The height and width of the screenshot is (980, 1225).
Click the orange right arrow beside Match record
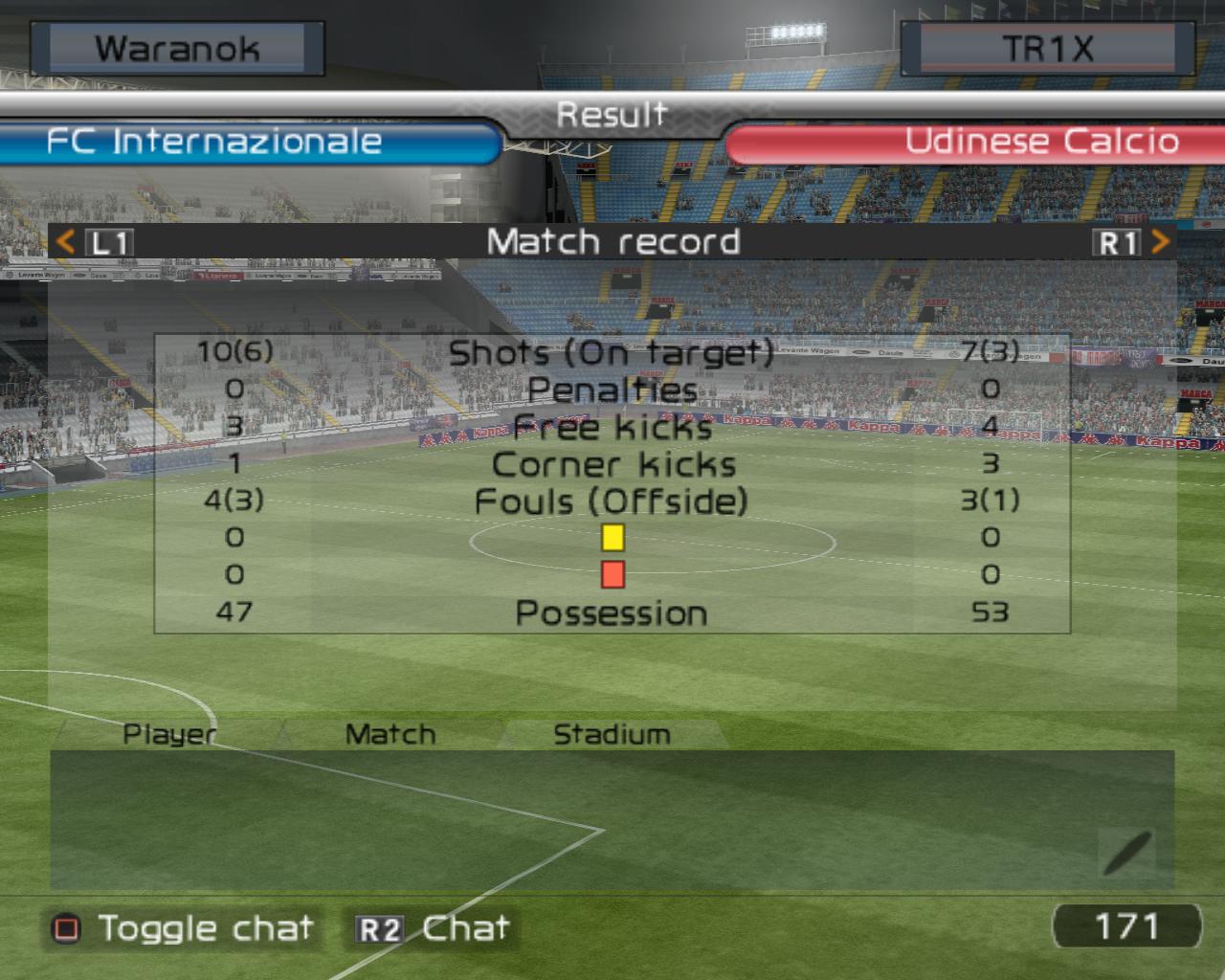tap(1160, 241)
